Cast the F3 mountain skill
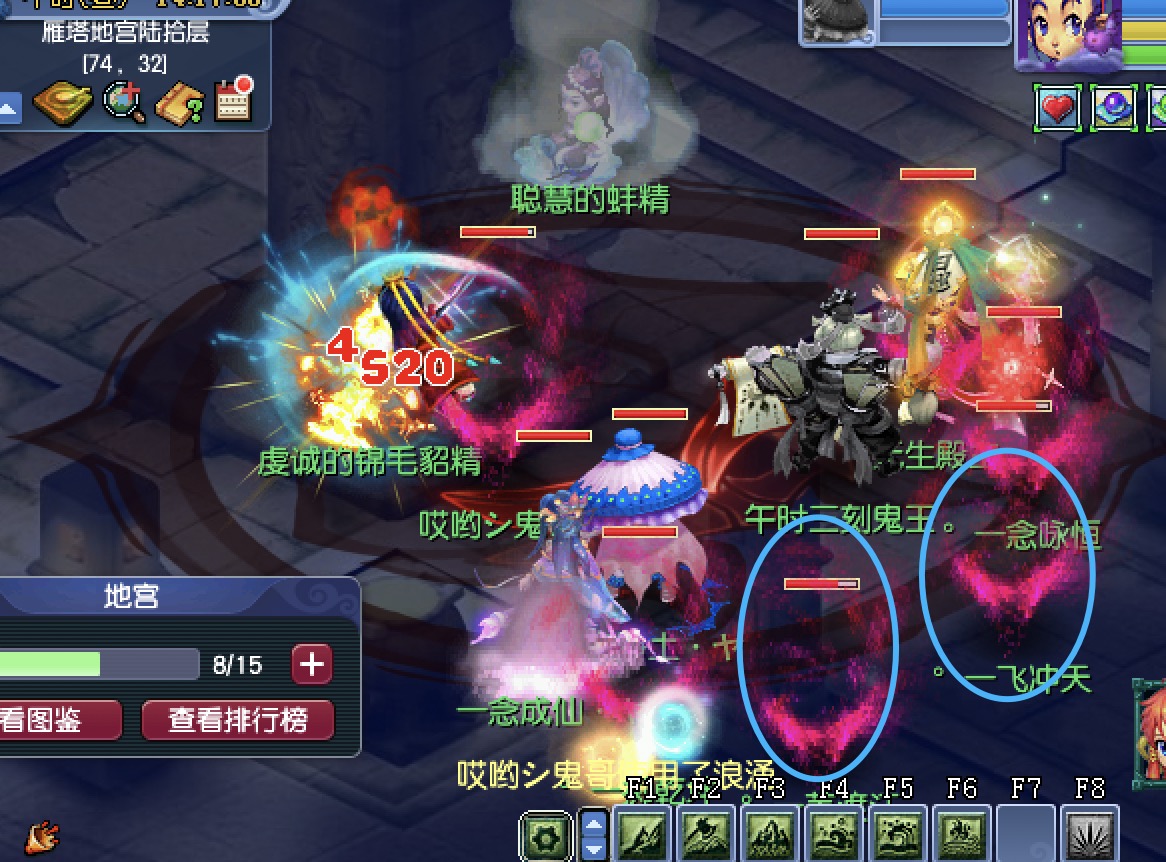The height and width of the screenshot is (862, 1166). (x=768, y=833)
